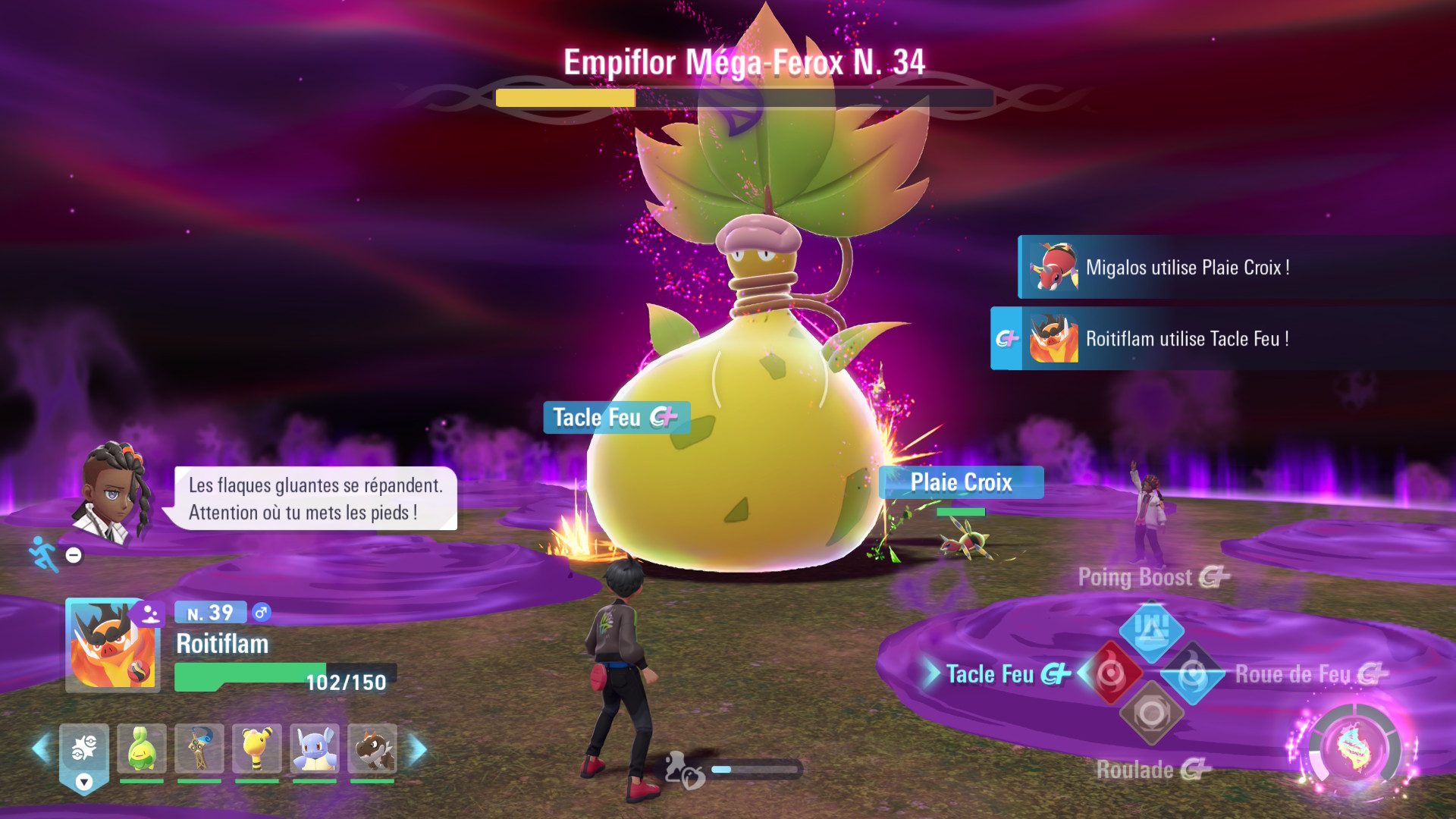1456x819 pixels.
Task: Click the right arrow beside the party bar
Action: tap(418, 749)
